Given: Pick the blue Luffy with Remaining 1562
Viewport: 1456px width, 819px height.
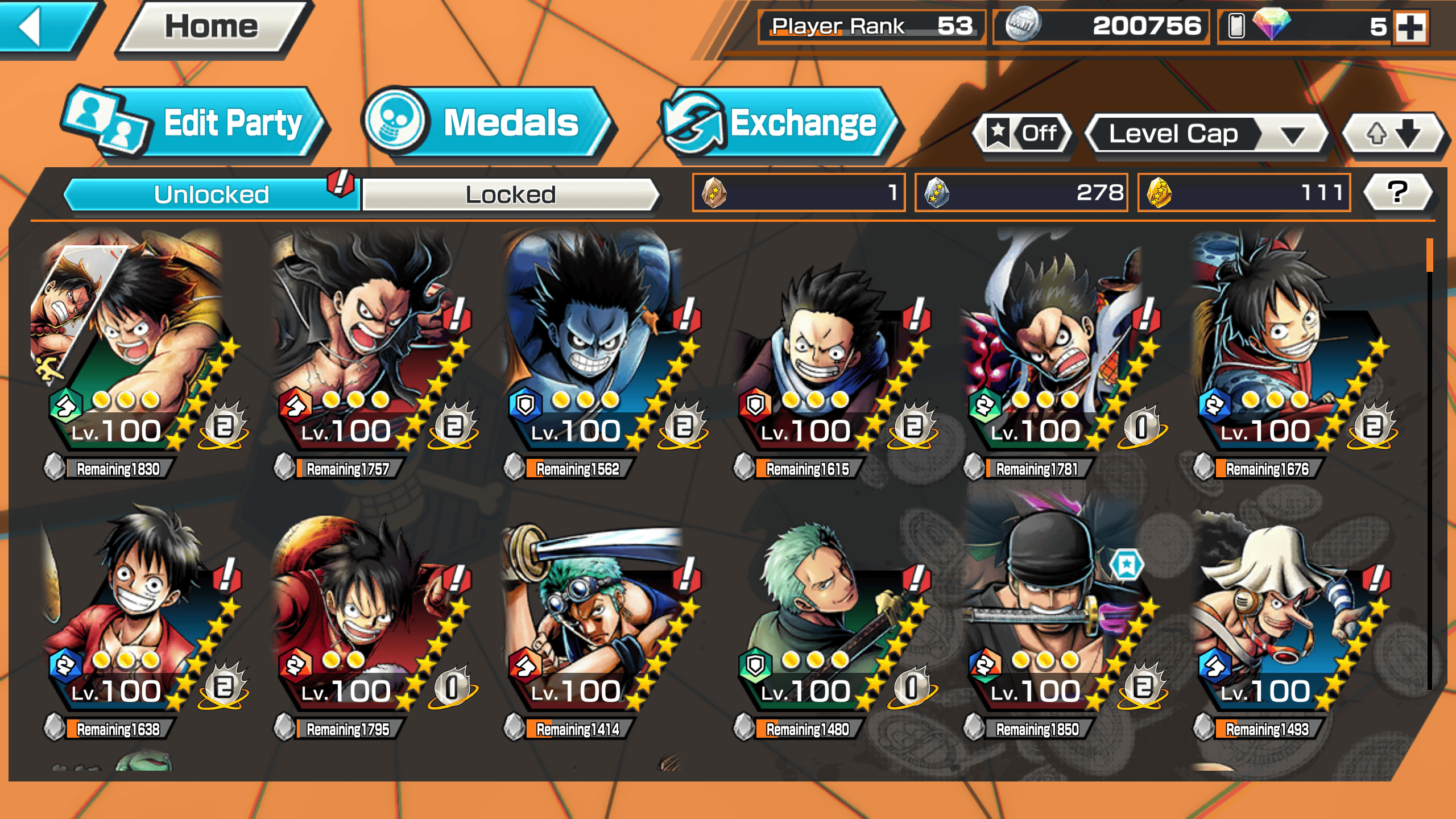Looking at the screenshot, I should tap(597, 353).
